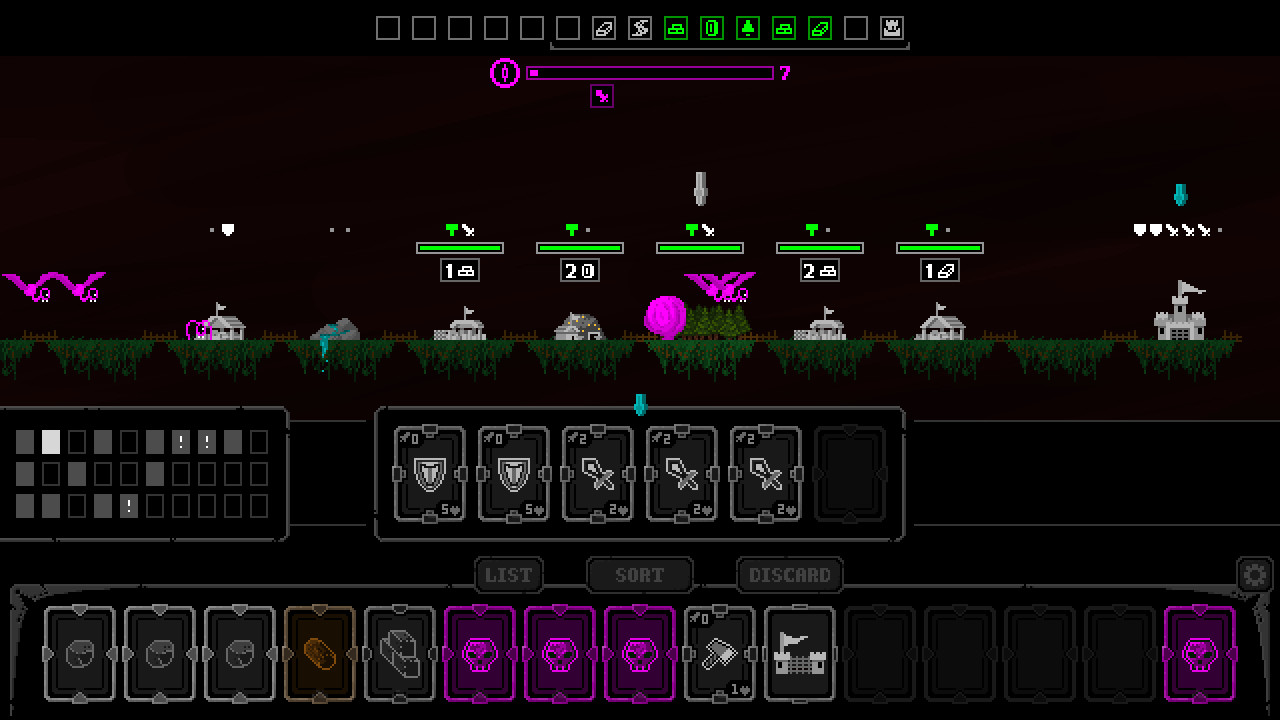This screenshot has width=1280, height=720.
Task: Click the money (S) icon in the top bar
Action: click(638, 28)
